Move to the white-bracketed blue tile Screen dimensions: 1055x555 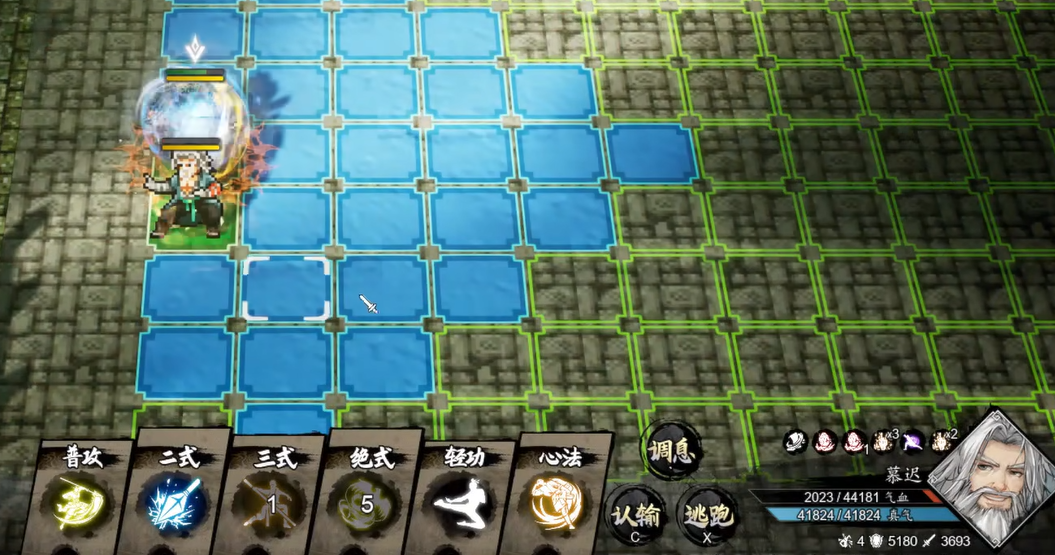pos(287,289)
